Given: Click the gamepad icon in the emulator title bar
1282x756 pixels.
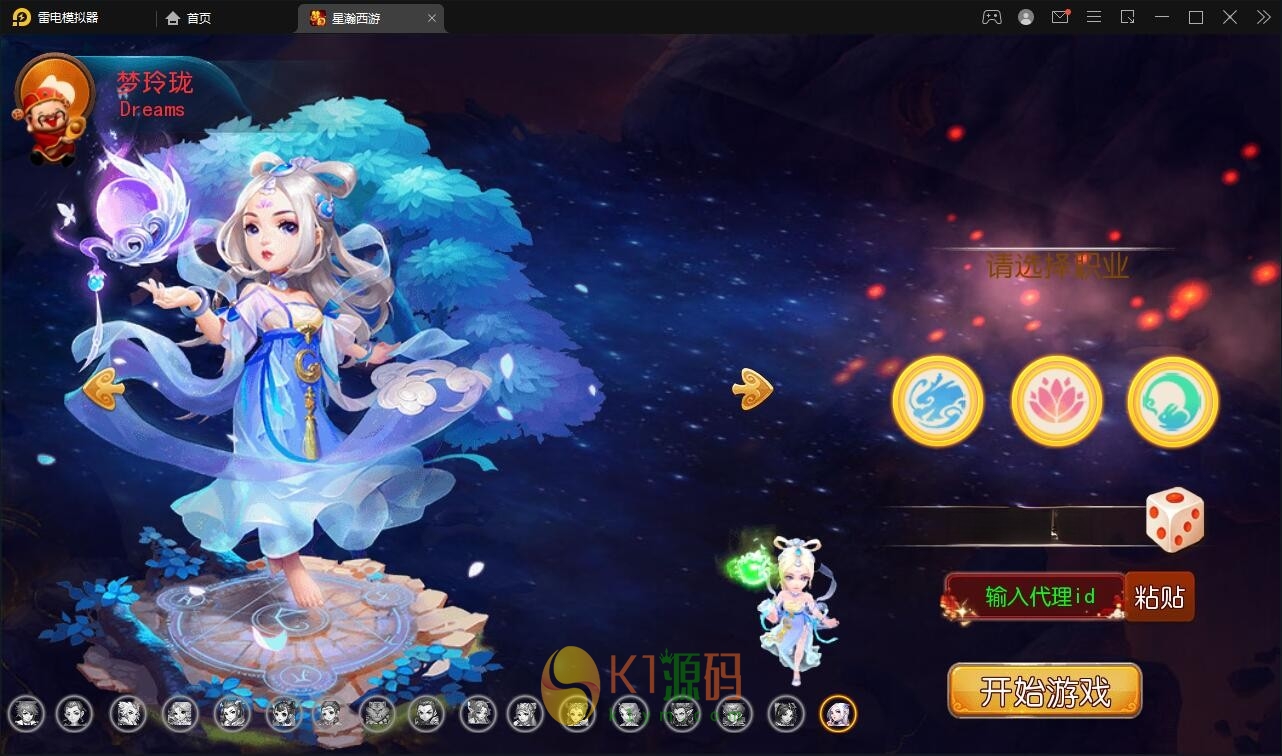Looking at the screenshot, I should [991, 17].
